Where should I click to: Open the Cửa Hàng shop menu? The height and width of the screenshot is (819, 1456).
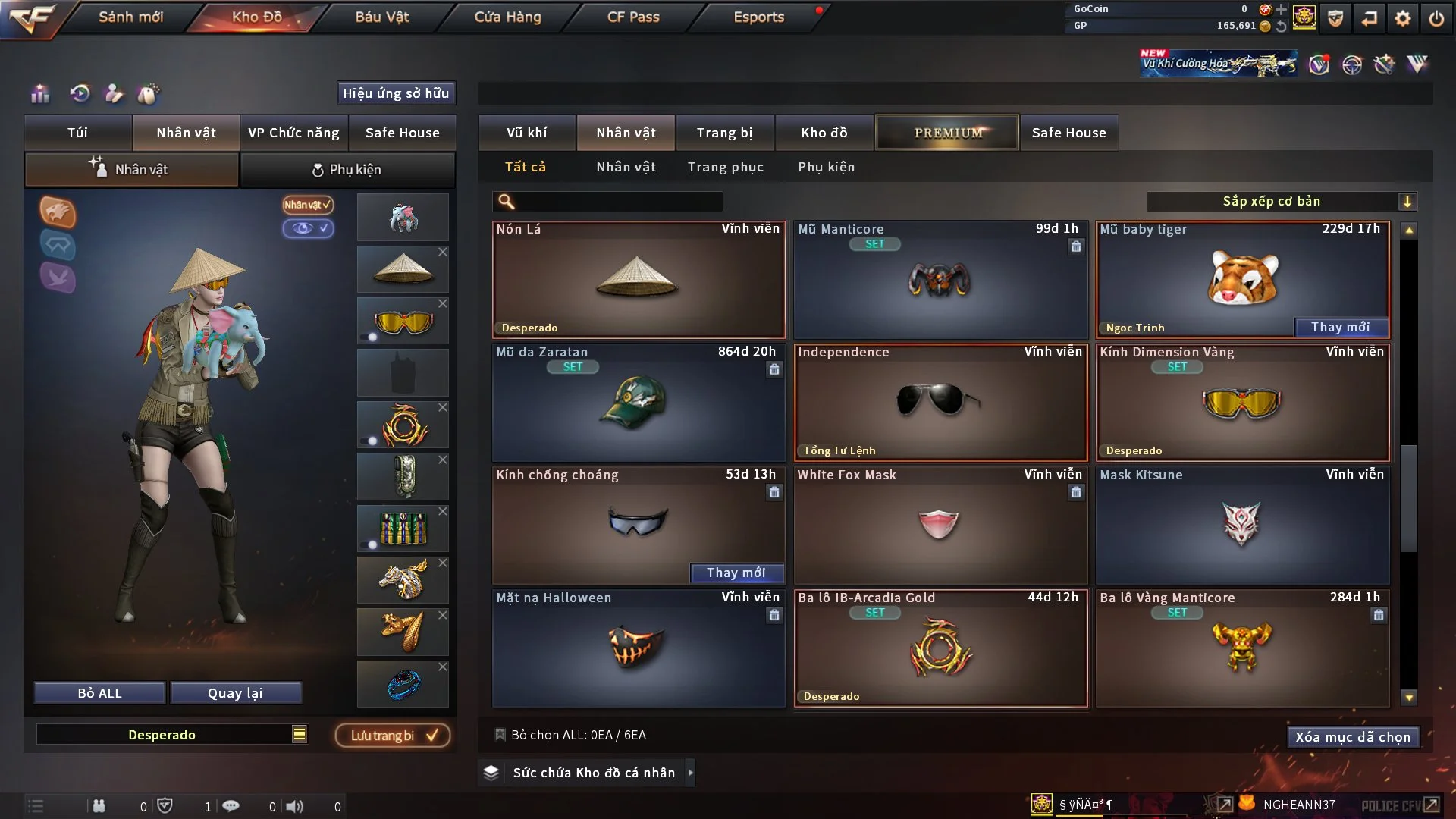pyautogui.click(x=507, y=17)
